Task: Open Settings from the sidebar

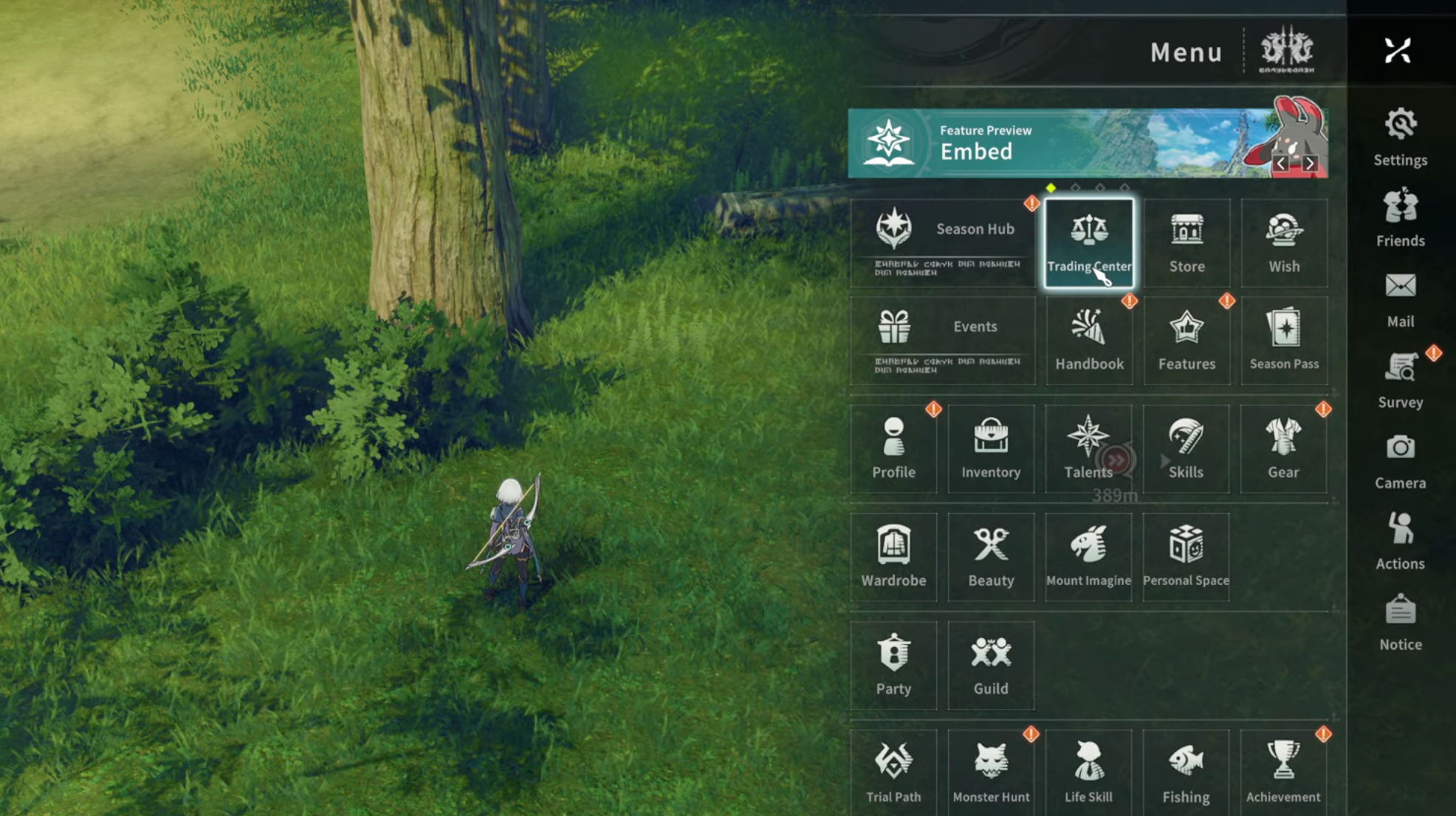Action: [x=1400, y=137]
